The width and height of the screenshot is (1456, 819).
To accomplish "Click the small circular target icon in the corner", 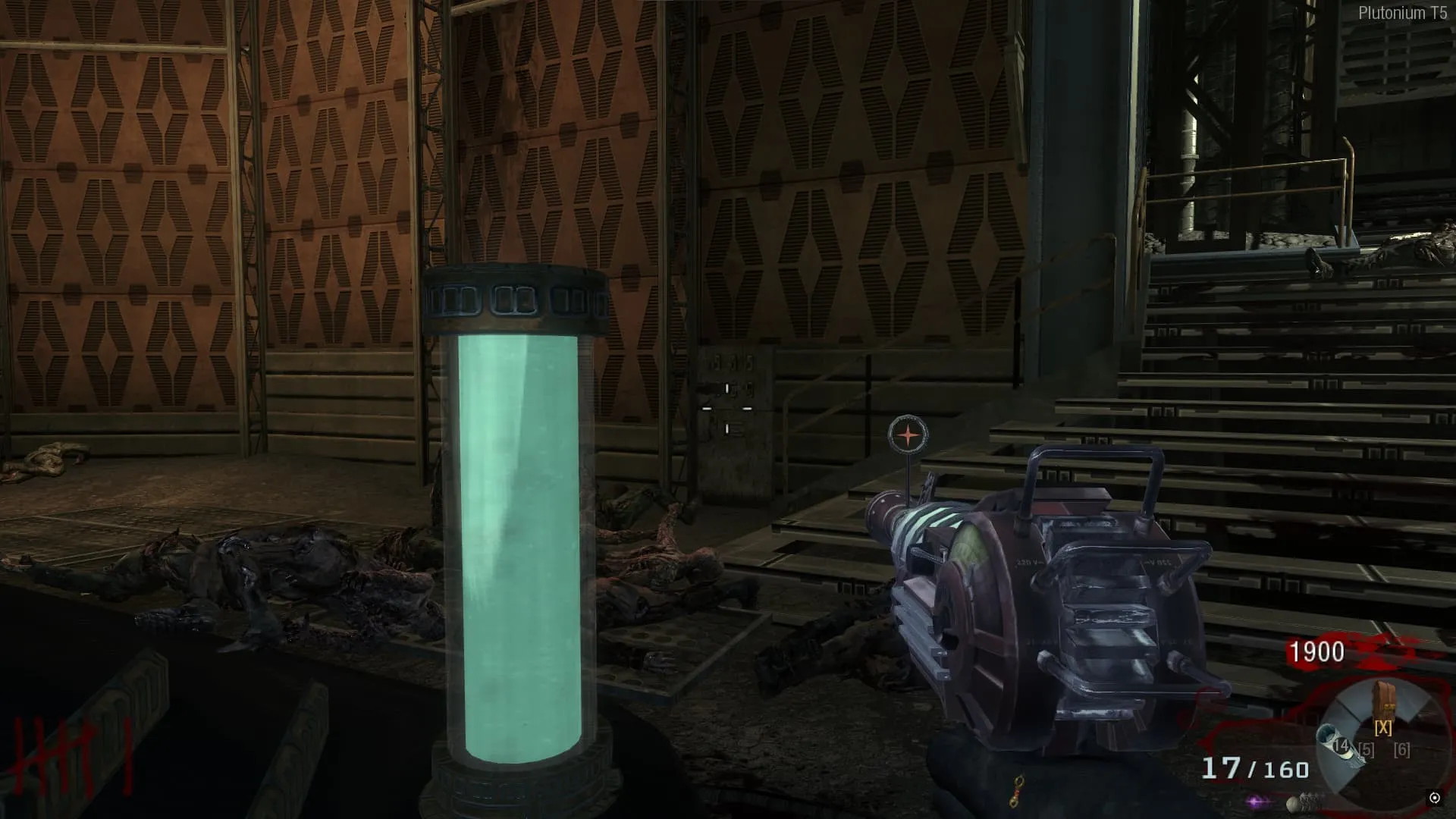I will (1434, 797).
